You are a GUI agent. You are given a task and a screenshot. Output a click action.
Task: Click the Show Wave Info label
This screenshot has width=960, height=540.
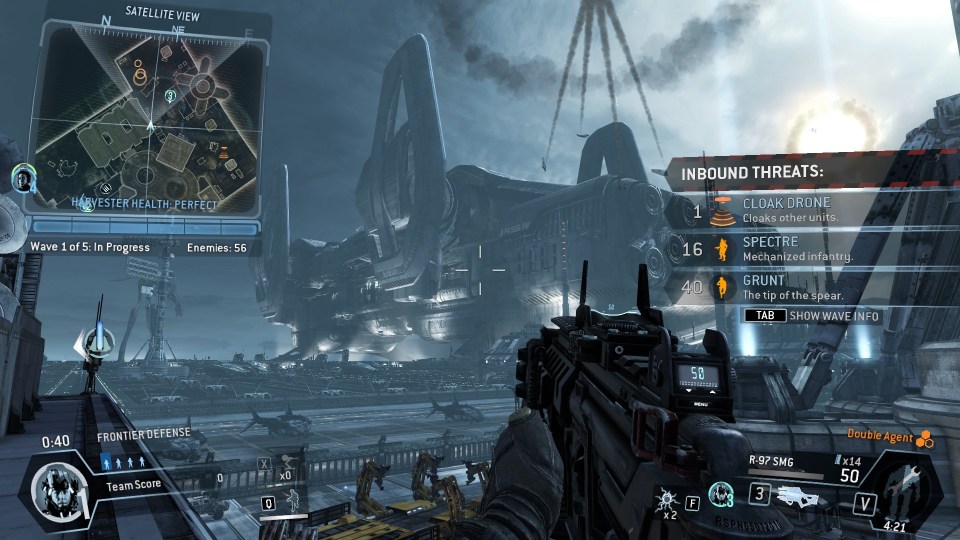click(x=833, y=316)
